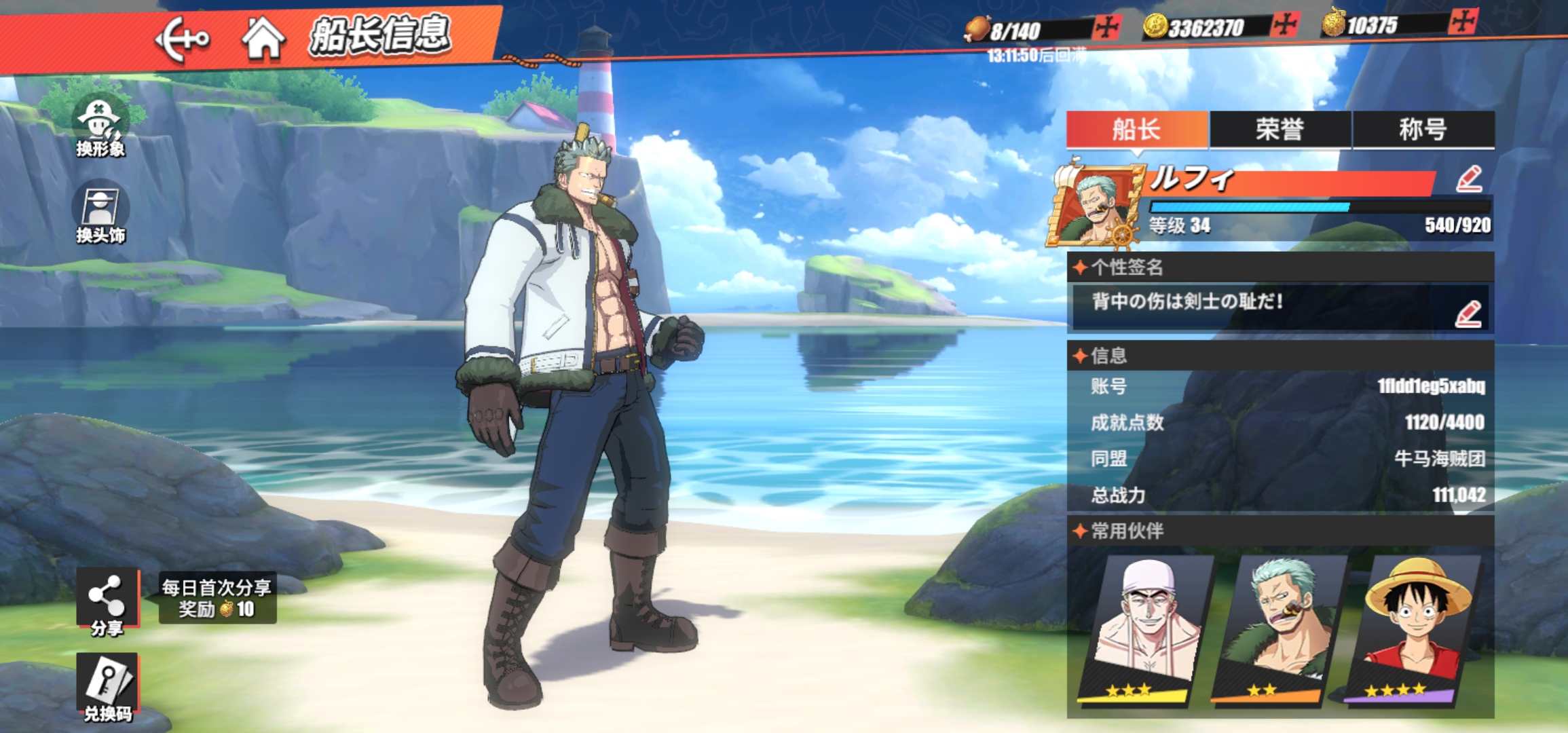Image resolution: width=1568 pixels, height=733 pixels.
Task: Open the 换形象 change appearance option
Action: coord(100,126)
